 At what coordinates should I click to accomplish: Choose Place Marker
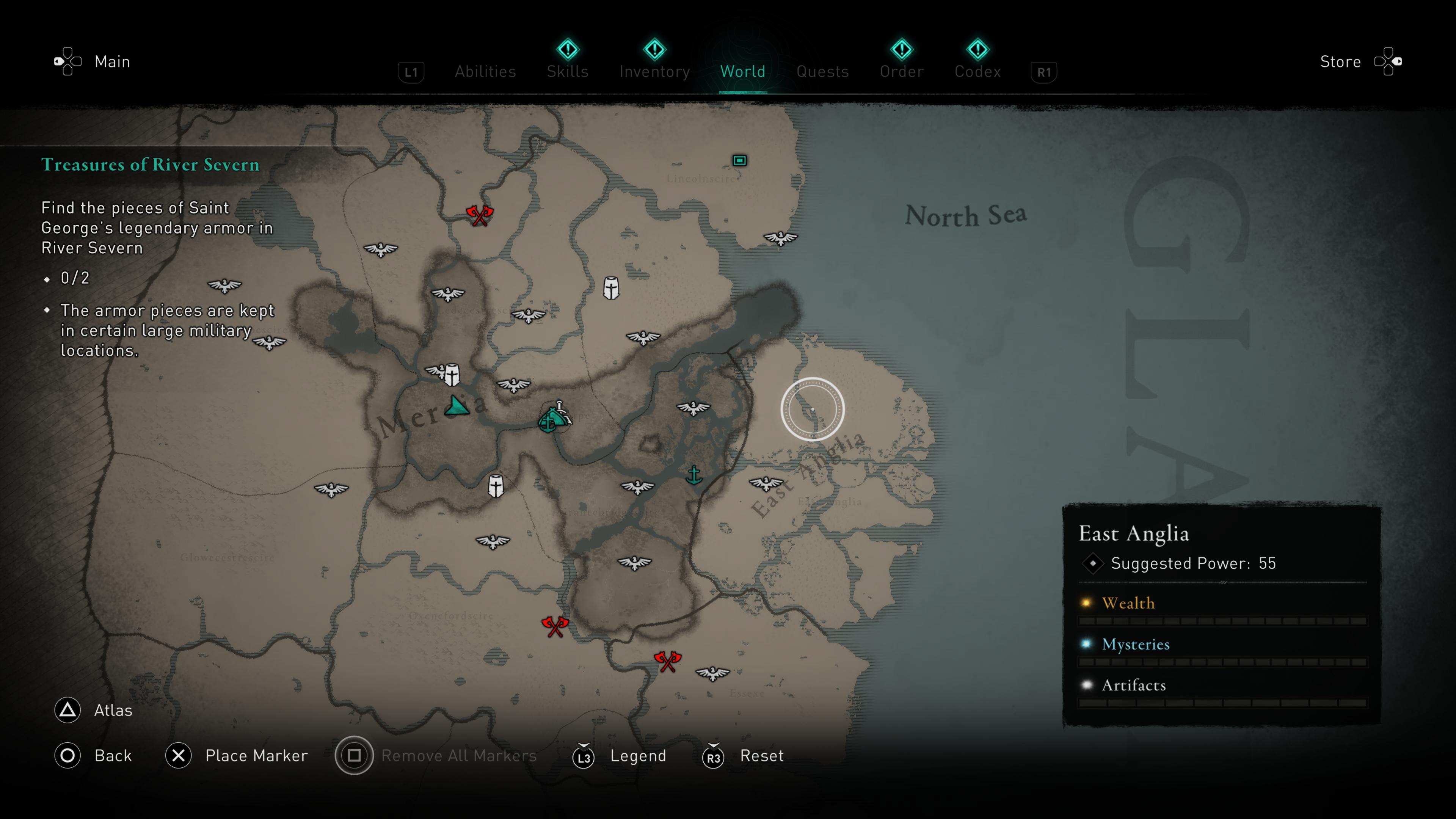coord(256,756)
